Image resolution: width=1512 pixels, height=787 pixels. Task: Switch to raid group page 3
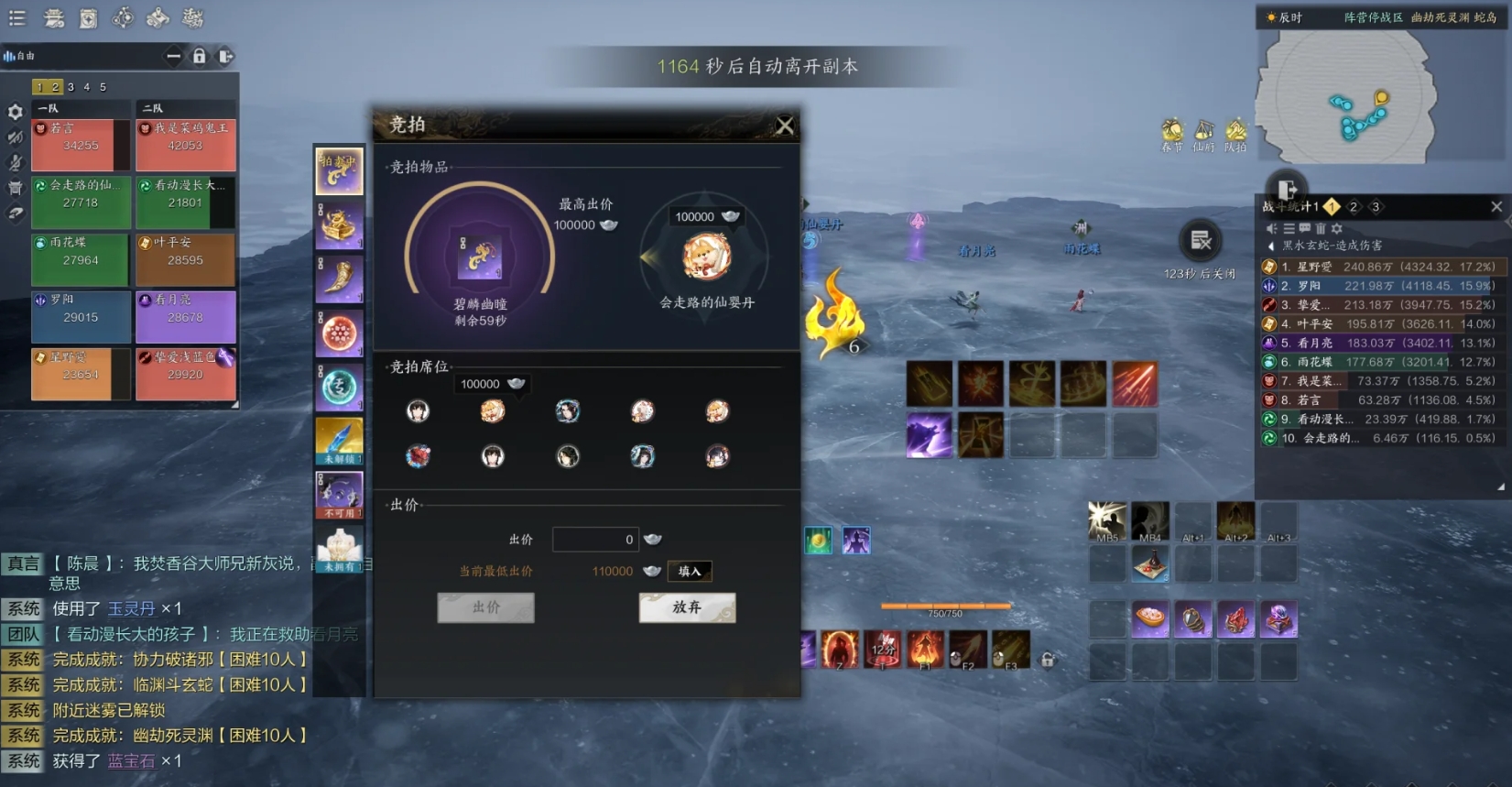71,87
